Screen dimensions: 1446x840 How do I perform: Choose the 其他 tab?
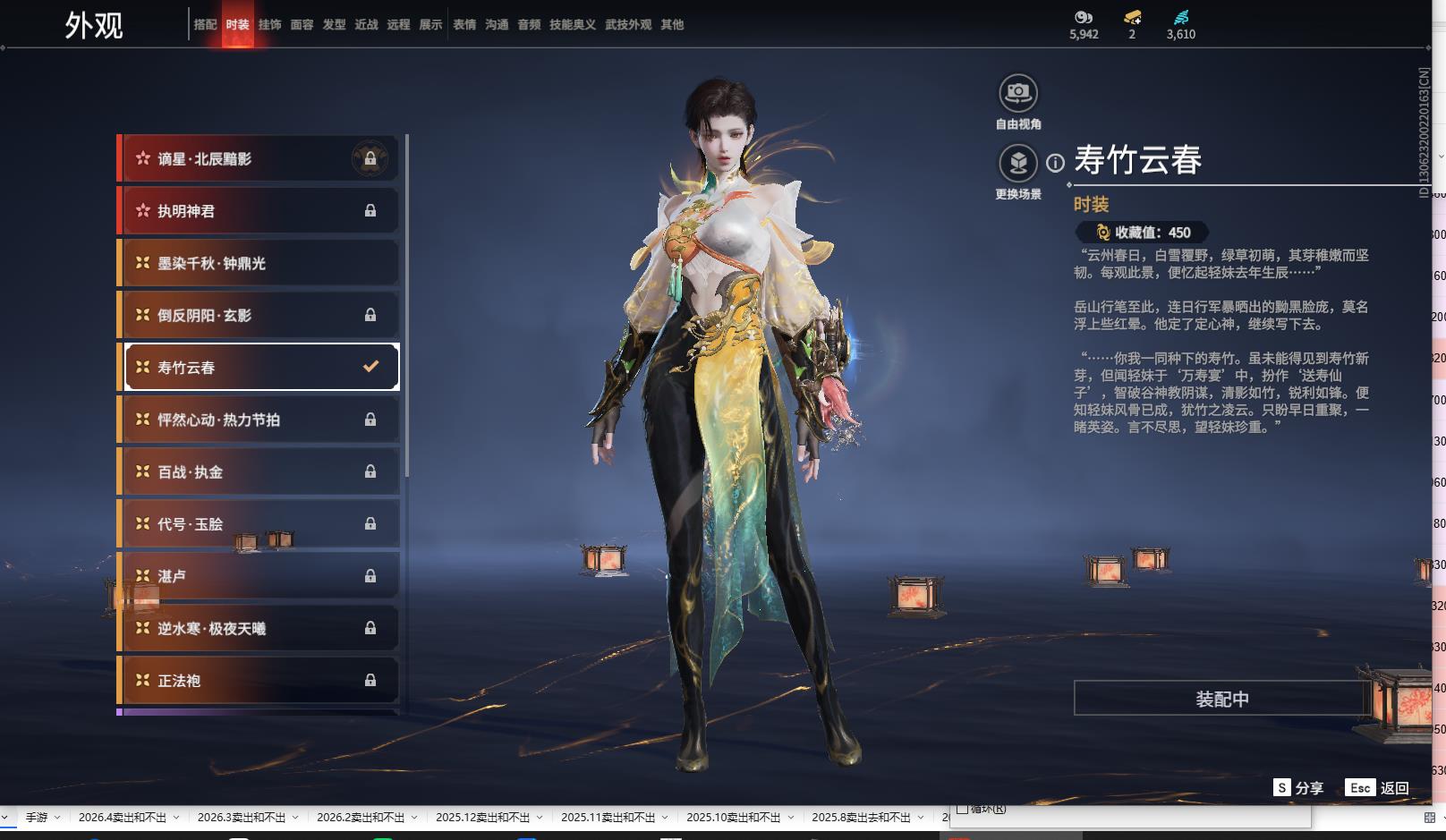(672, 25)
